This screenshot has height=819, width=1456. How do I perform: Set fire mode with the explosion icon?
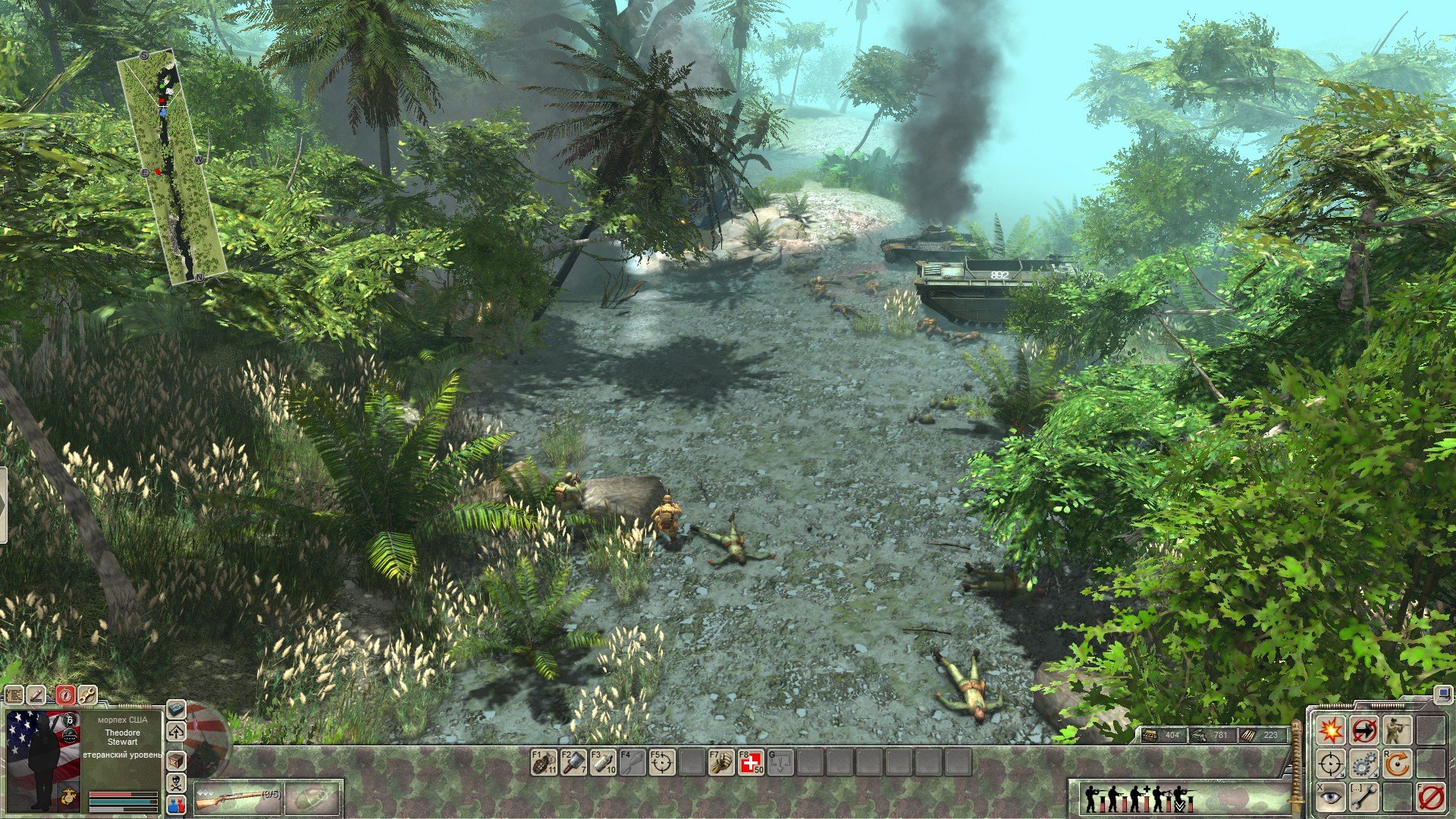1330,731
